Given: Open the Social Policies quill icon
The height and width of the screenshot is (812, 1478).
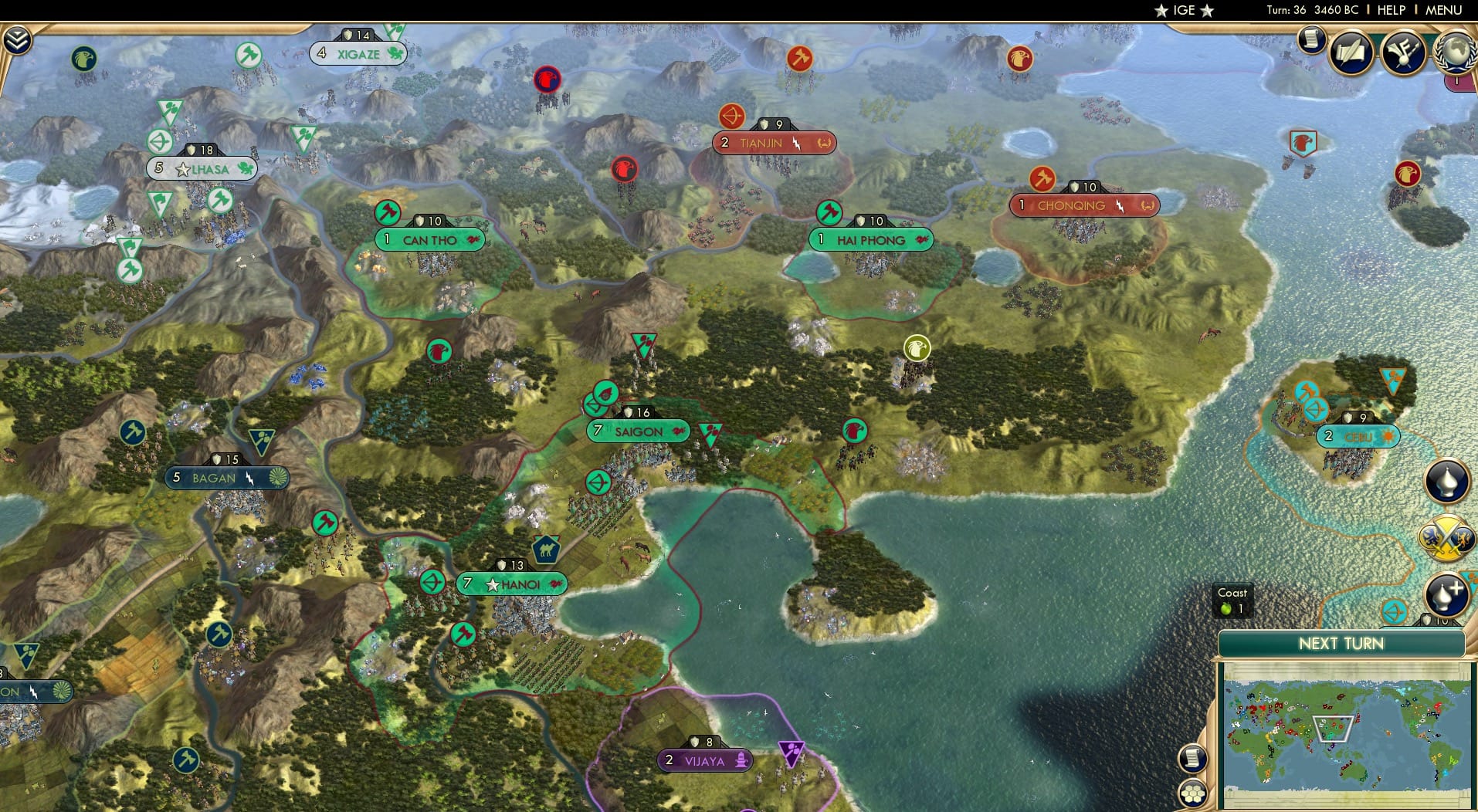Looking at the screenshot, I should [1351, 52].
